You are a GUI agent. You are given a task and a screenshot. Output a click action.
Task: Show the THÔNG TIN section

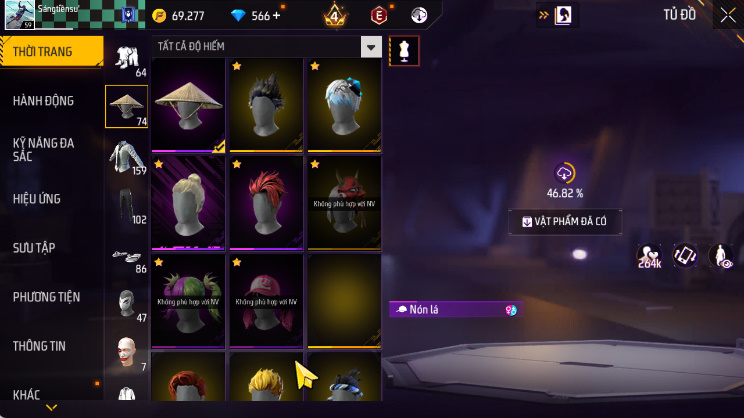click(x=39, y=346)
